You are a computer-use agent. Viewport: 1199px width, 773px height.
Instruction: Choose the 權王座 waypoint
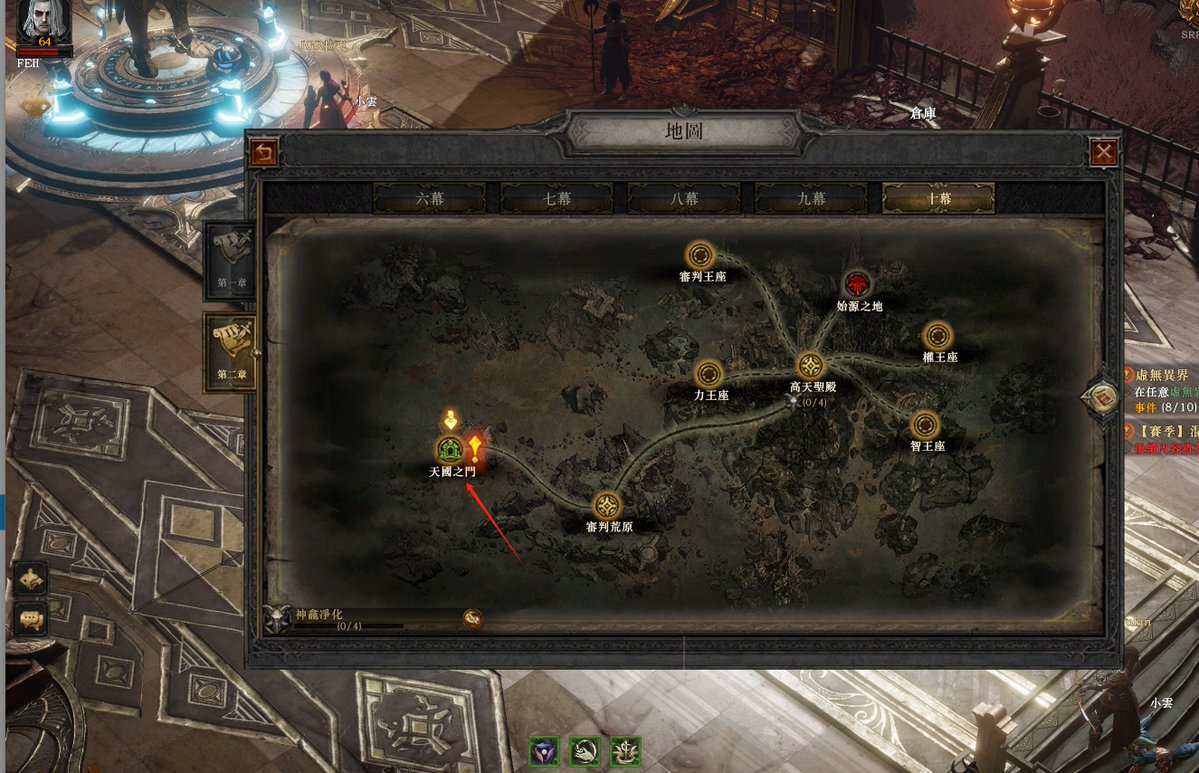[x=938, y=336]
